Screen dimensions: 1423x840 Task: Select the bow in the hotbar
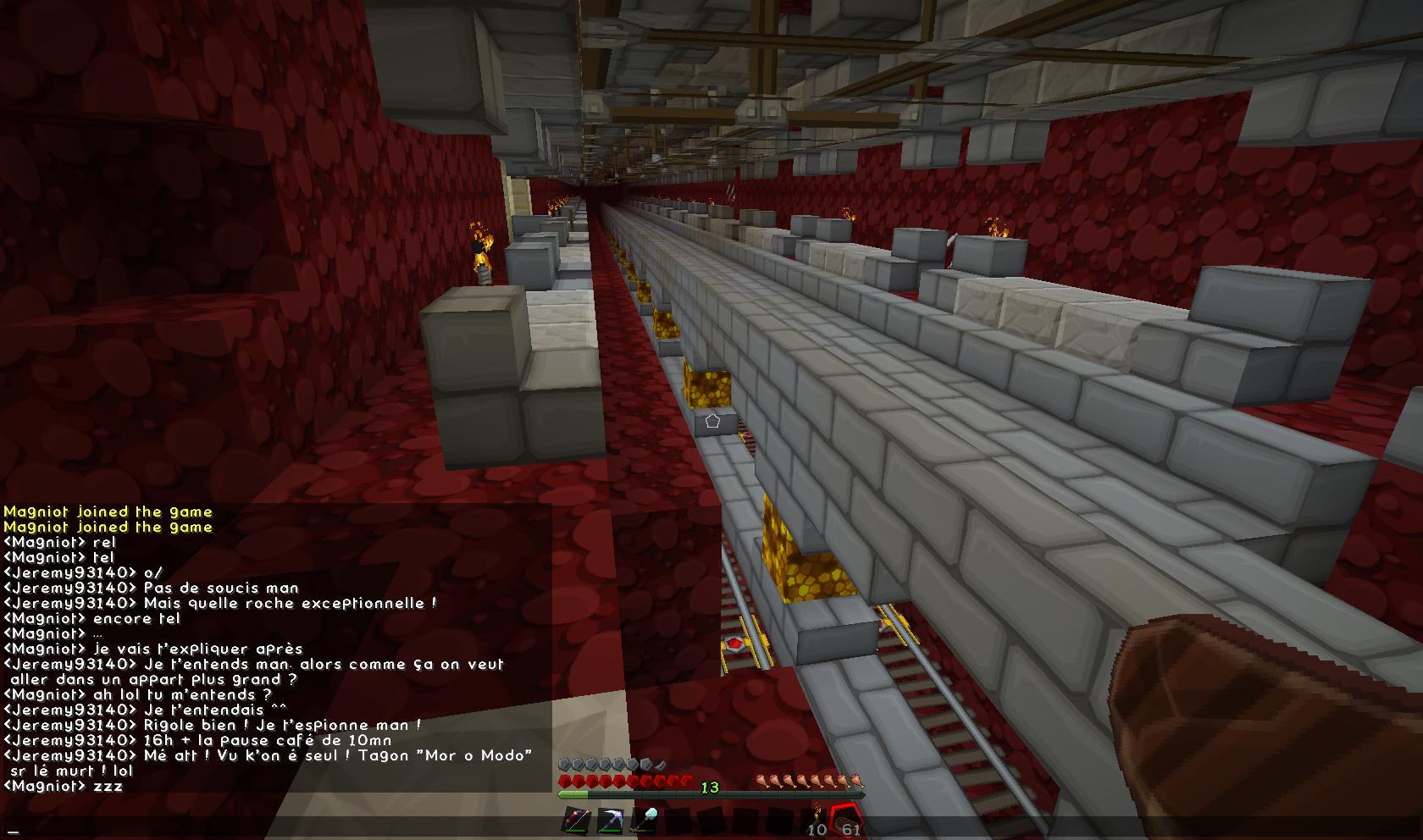(x=576, y=821)
